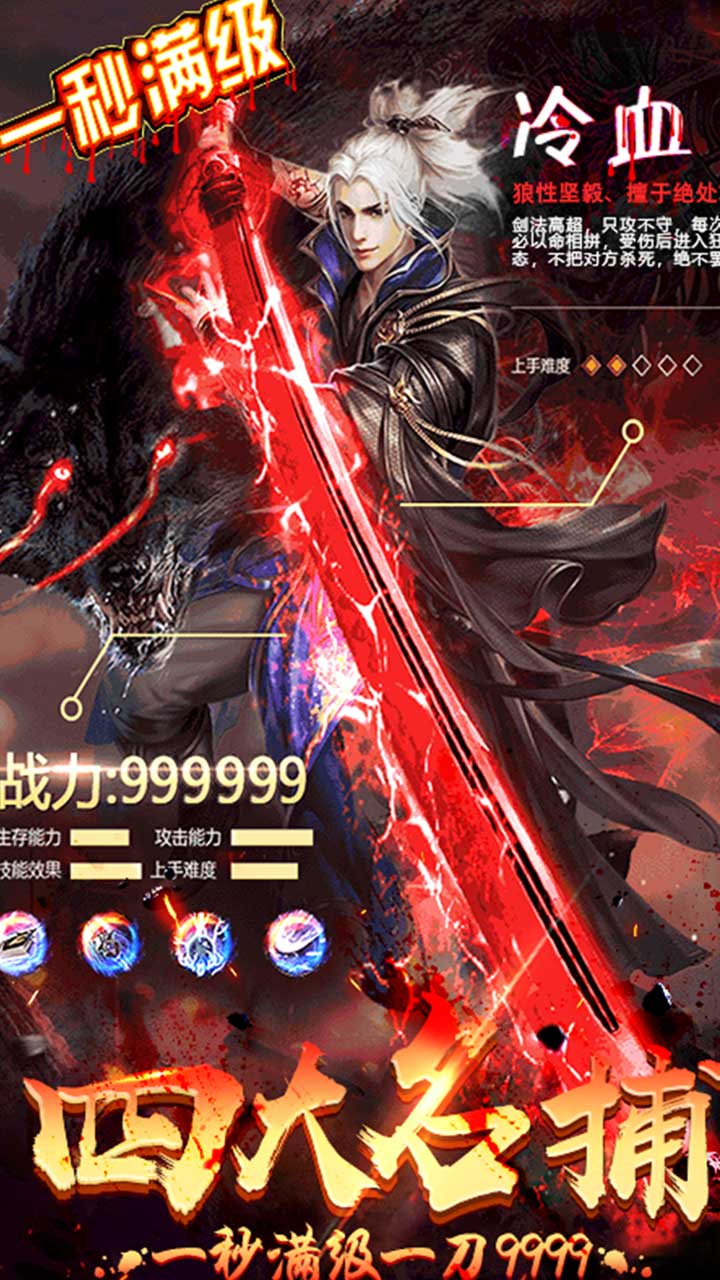Tap the swirling warrior figure skill icon
Image resolution: width=720 pixels, height=1280 pixels.
pos(111,942)
